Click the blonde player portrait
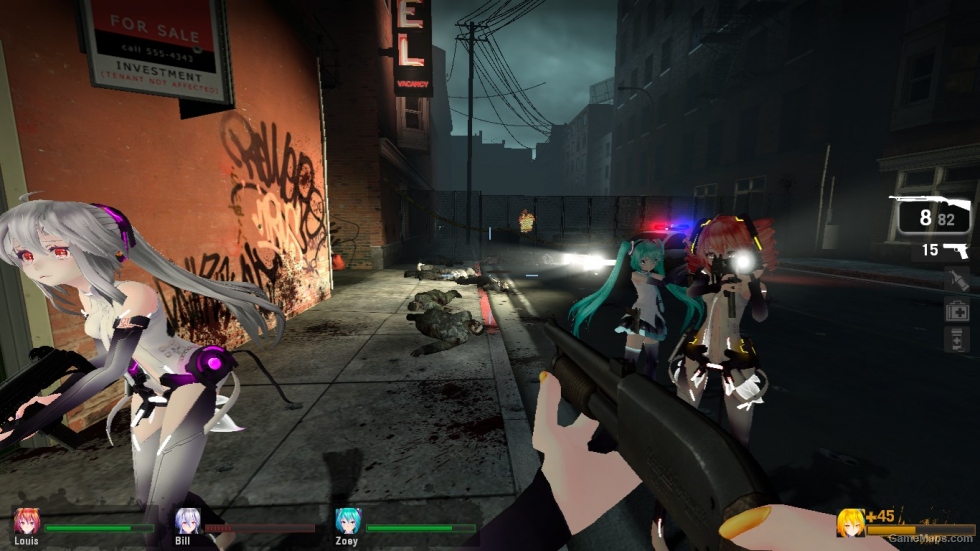Viewport: 980px width, 551px height. pyautogui.click(x=851, y=523)
